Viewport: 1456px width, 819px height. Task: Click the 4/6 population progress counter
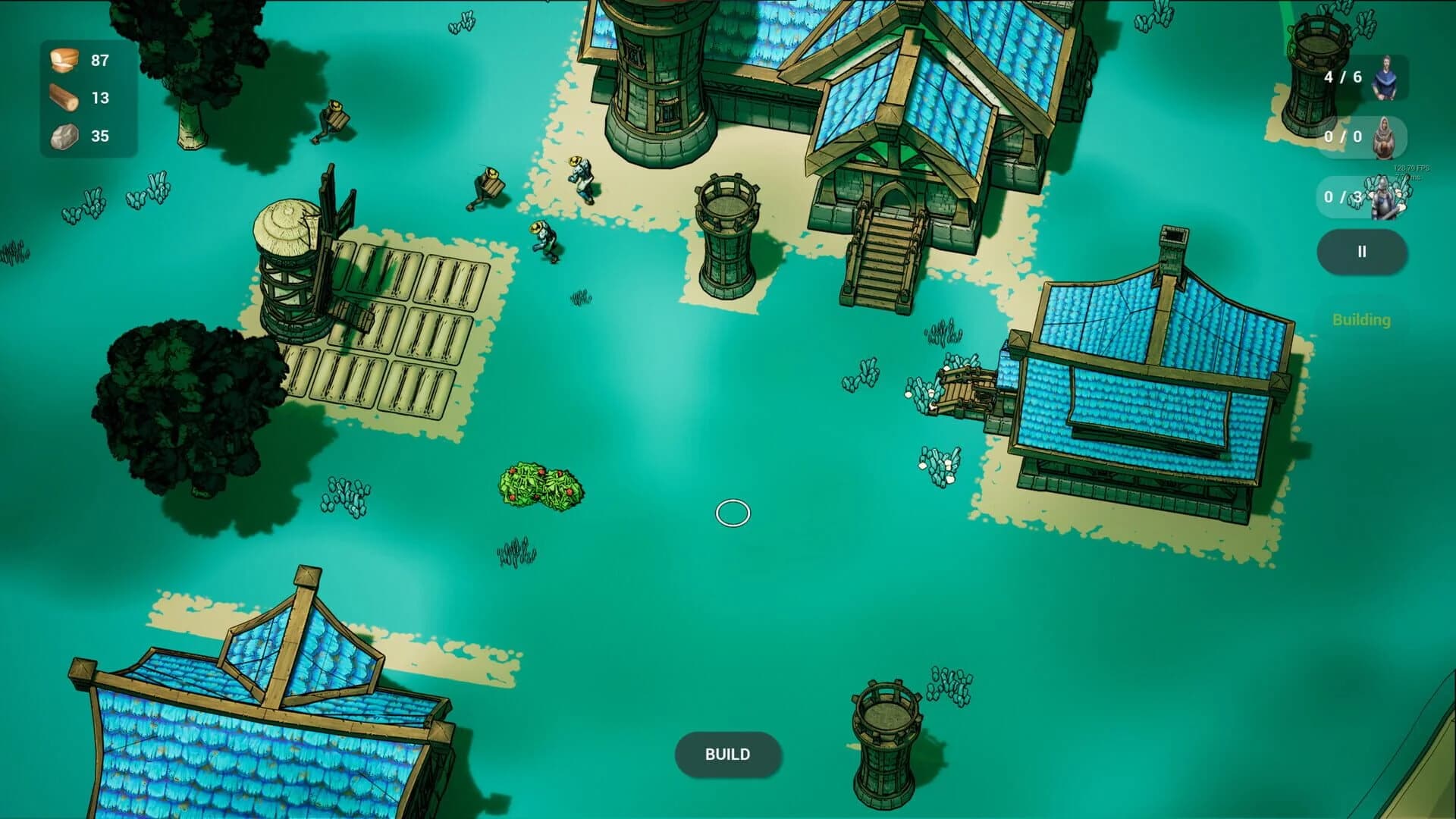(x=1343, y=76)
